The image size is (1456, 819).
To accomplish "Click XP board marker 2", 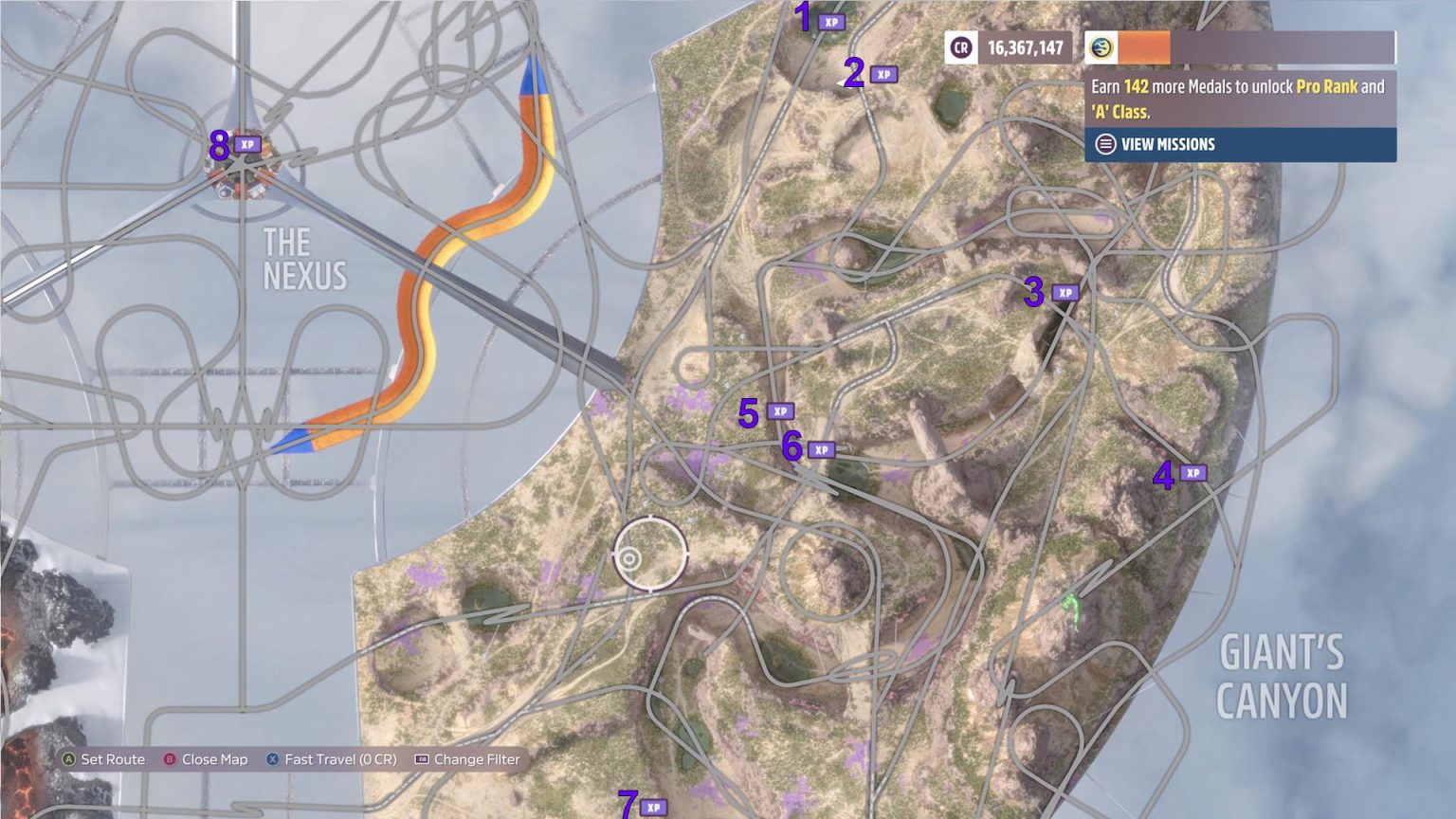I will tap(882, 73).
